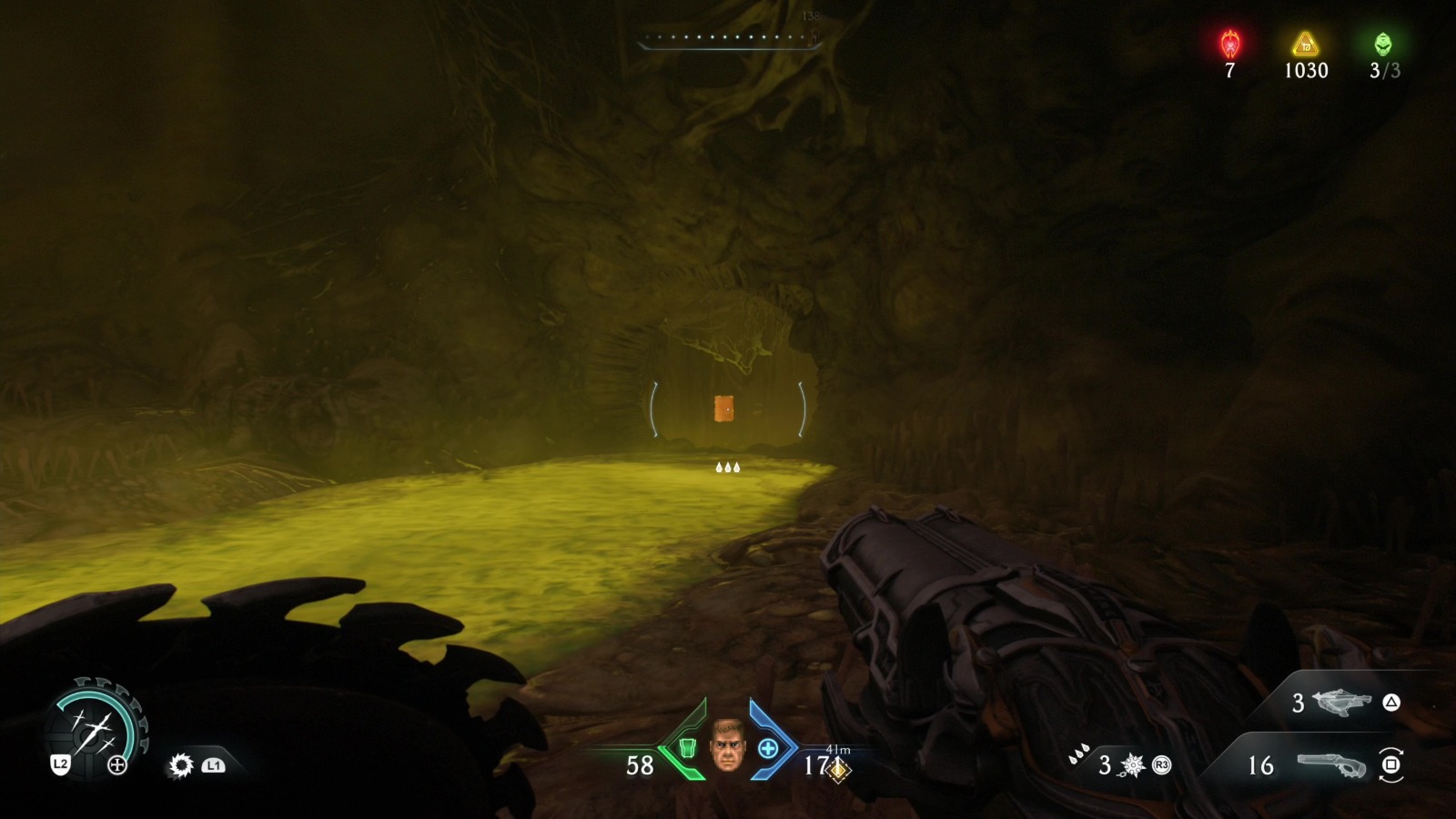
Task: Toggle the crosshair reticle icon on the wheel
Action: 117,763
